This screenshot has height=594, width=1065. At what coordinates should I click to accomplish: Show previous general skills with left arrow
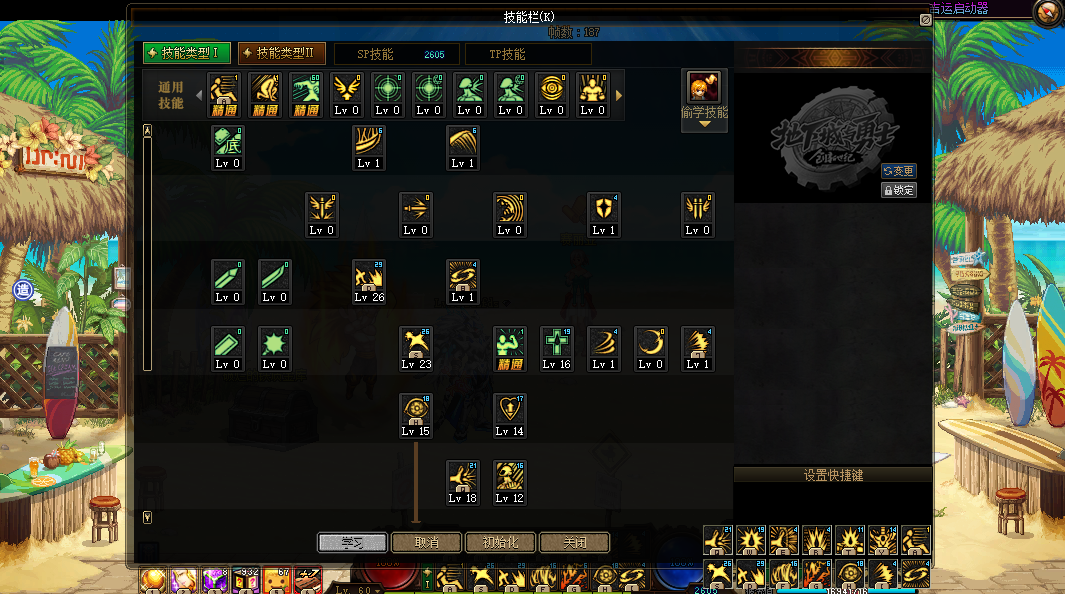(x=198, y=96)
